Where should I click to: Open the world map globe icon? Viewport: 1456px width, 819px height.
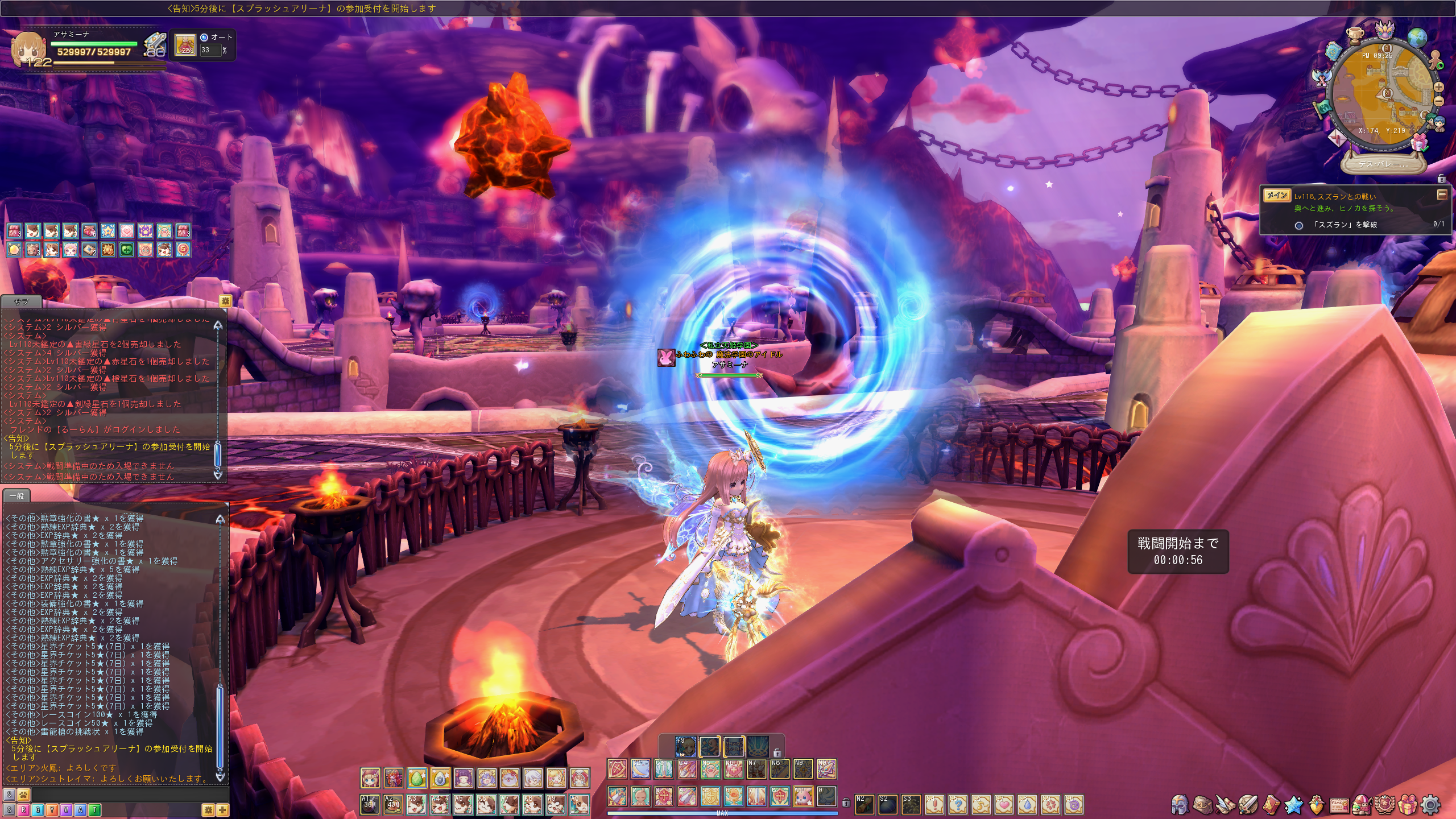[x=1417, y=38]
